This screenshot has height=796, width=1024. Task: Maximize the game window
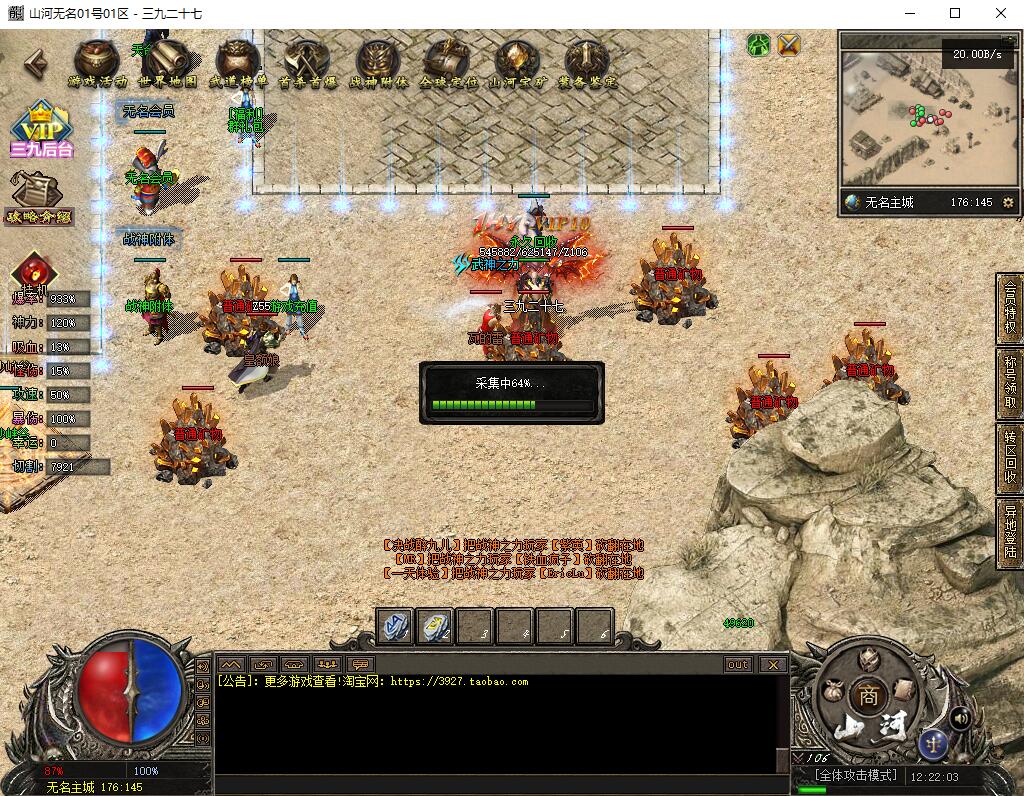(955, 13)
